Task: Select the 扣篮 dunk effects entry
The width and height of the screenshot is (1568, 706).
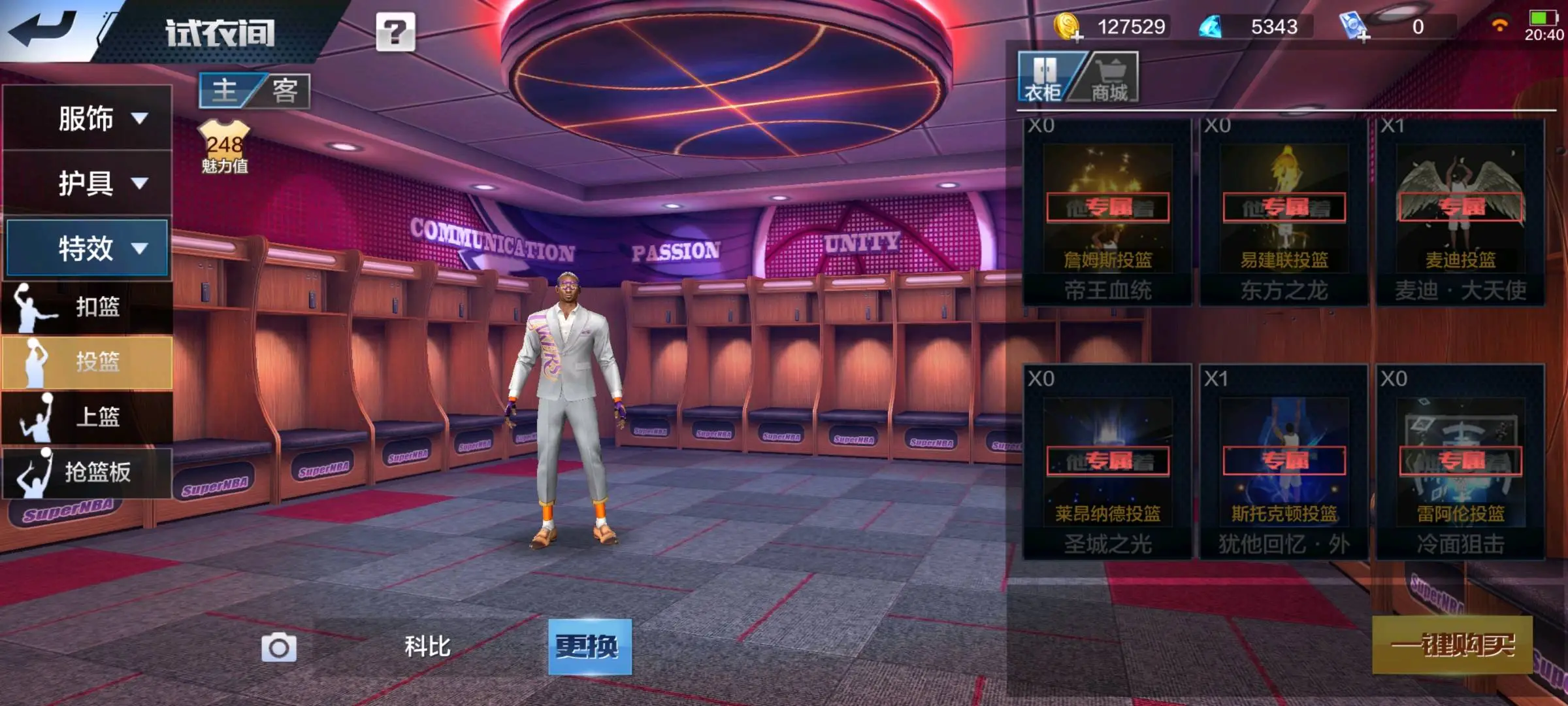Action: (88, 307)
